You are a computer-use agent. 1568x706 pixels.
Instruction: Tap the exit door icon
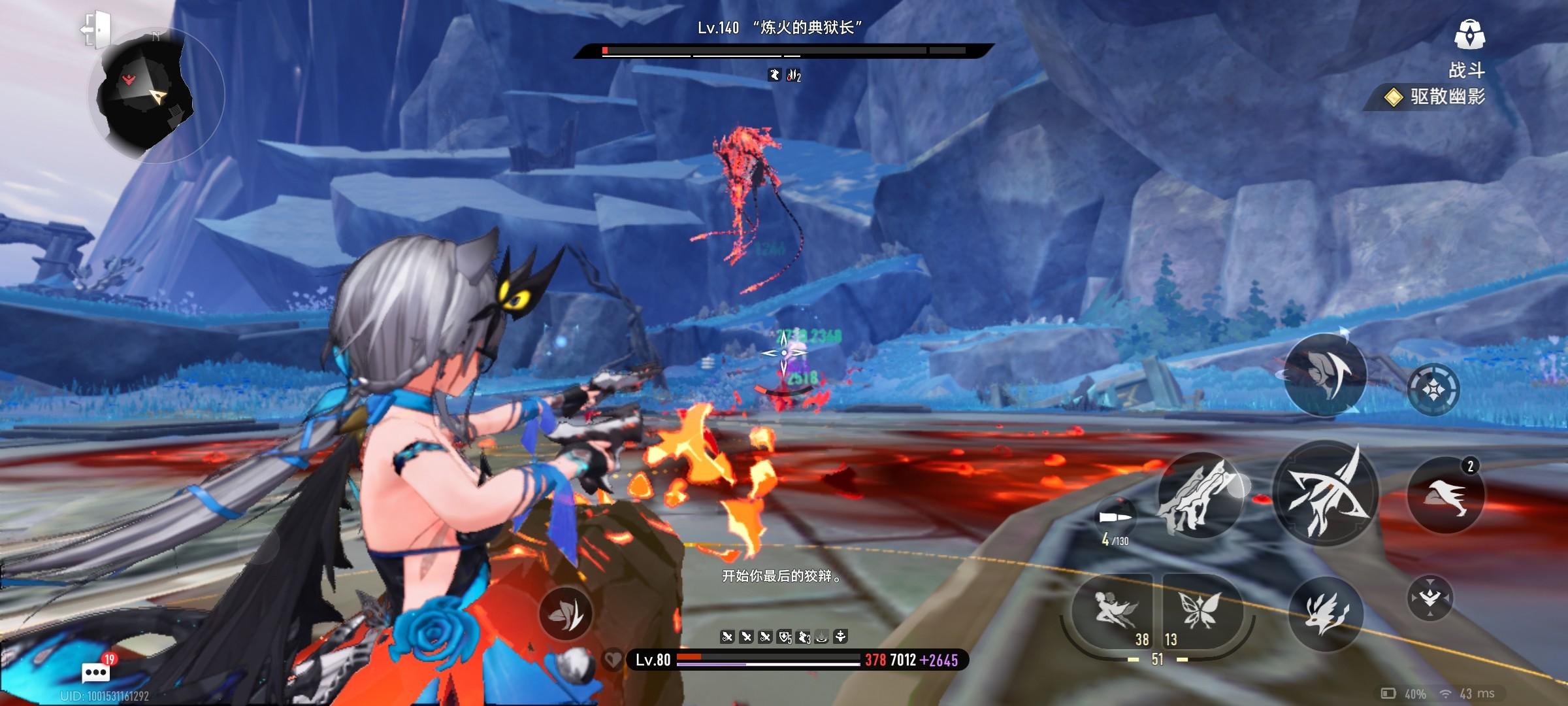point(97,29)
